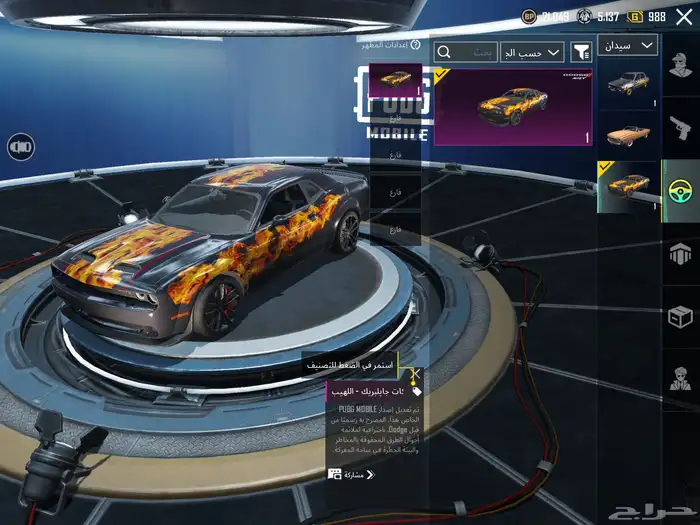Image resolution: width=700 pixels, height=525 pixels.
Task: Select the large flame Dodge skin card
Action: (513, 106)
